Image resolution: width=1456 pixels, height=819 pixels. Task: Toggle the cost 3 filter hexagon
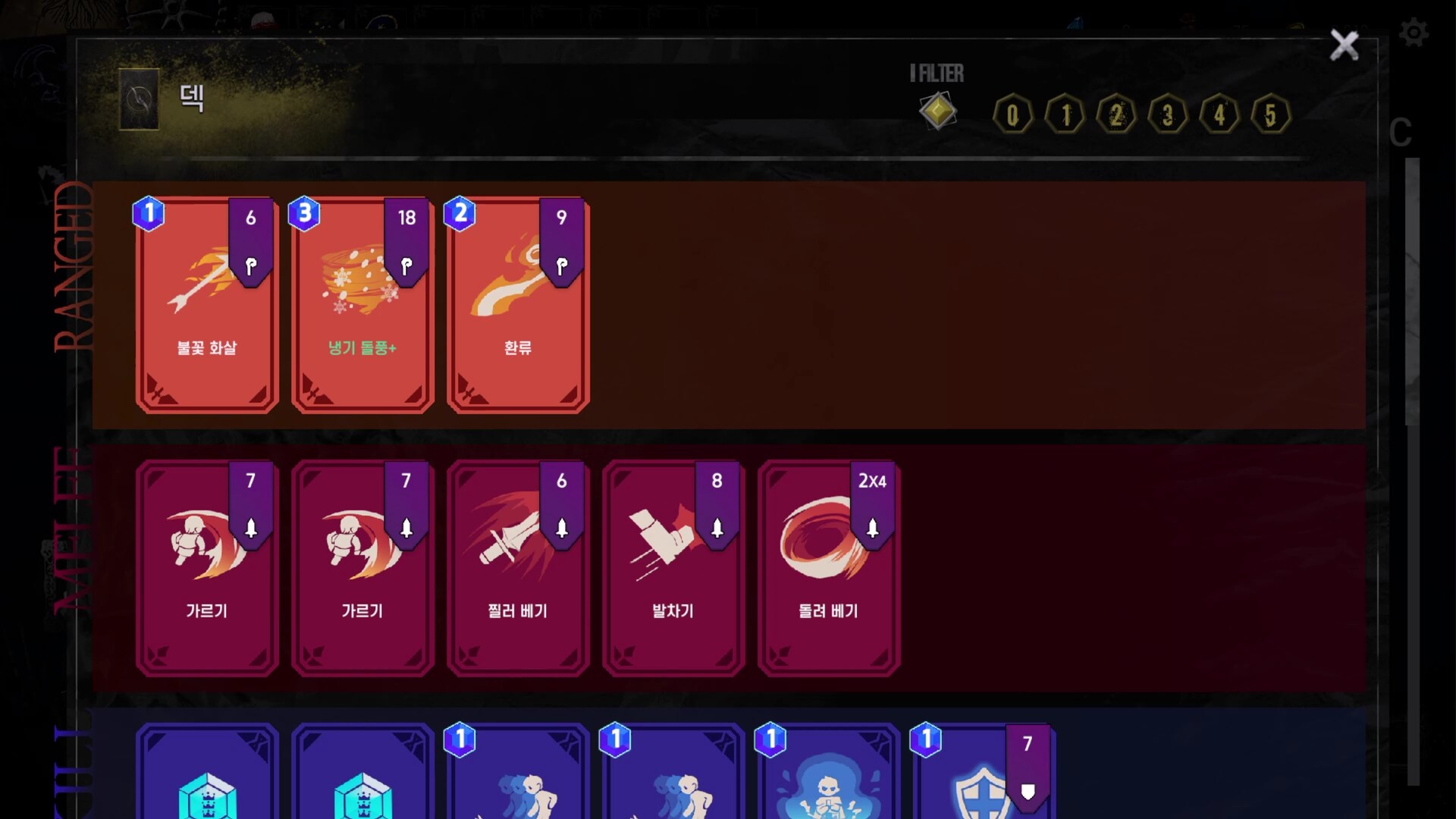(x=1167, y=115)
